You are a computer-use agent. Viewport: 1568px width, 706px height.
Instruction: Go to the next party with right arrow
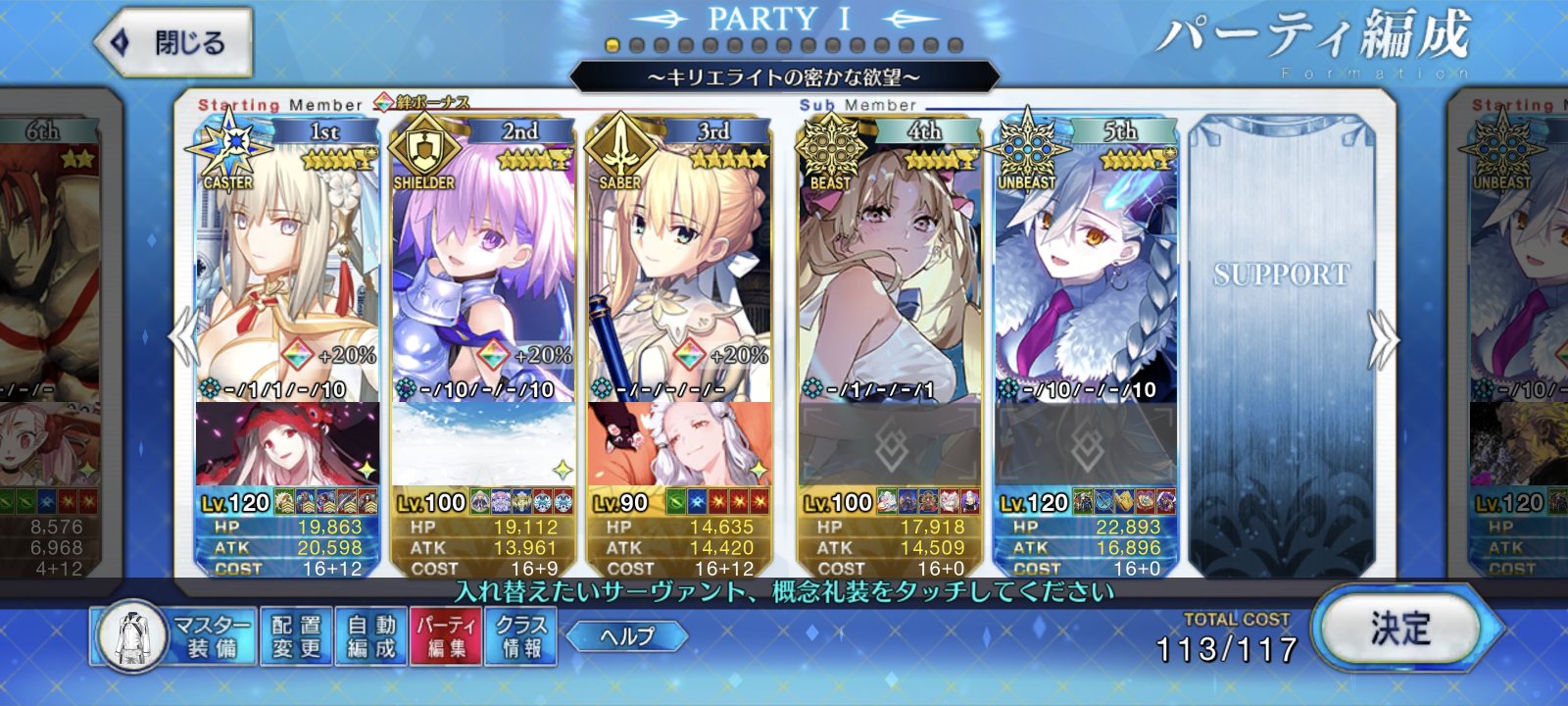pyautogui.click(x=1382, y=340)
